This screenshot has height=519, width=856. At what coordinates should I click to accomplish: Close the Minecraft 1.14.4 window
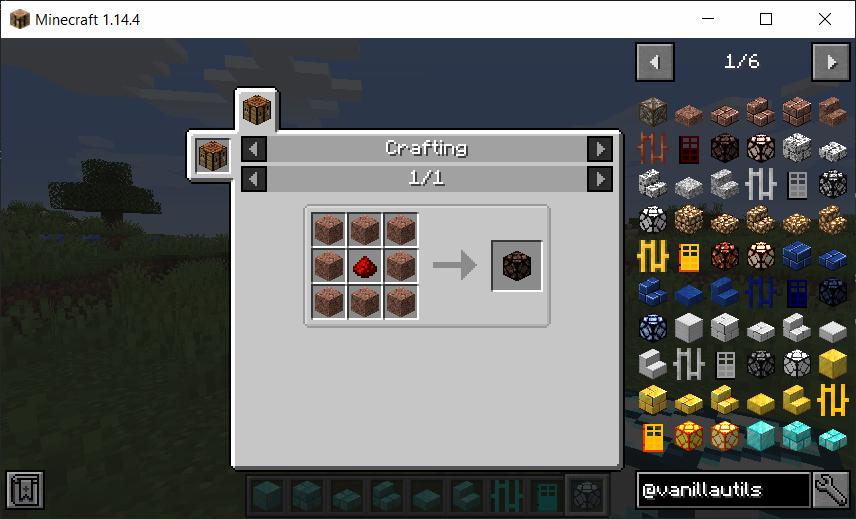(x=825, y=19)
